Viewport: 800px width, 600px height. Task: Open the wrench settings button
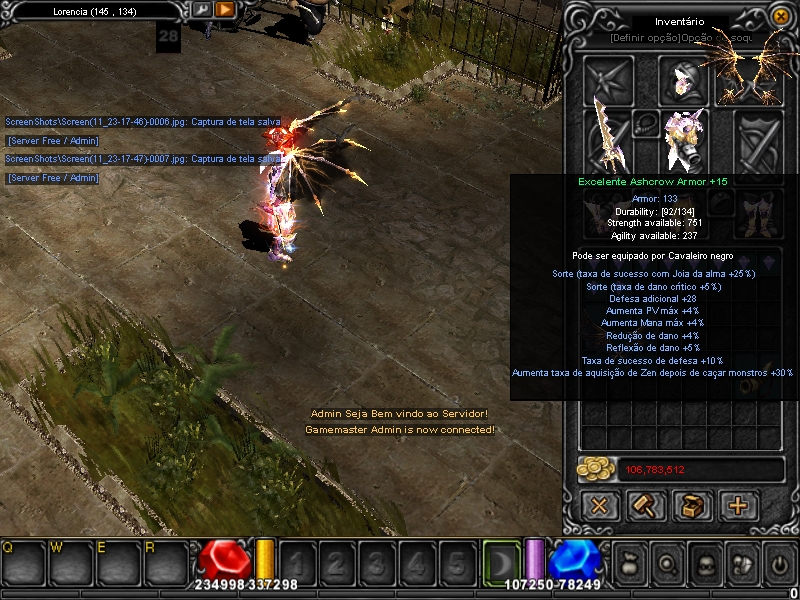click(x=202, y=10)
